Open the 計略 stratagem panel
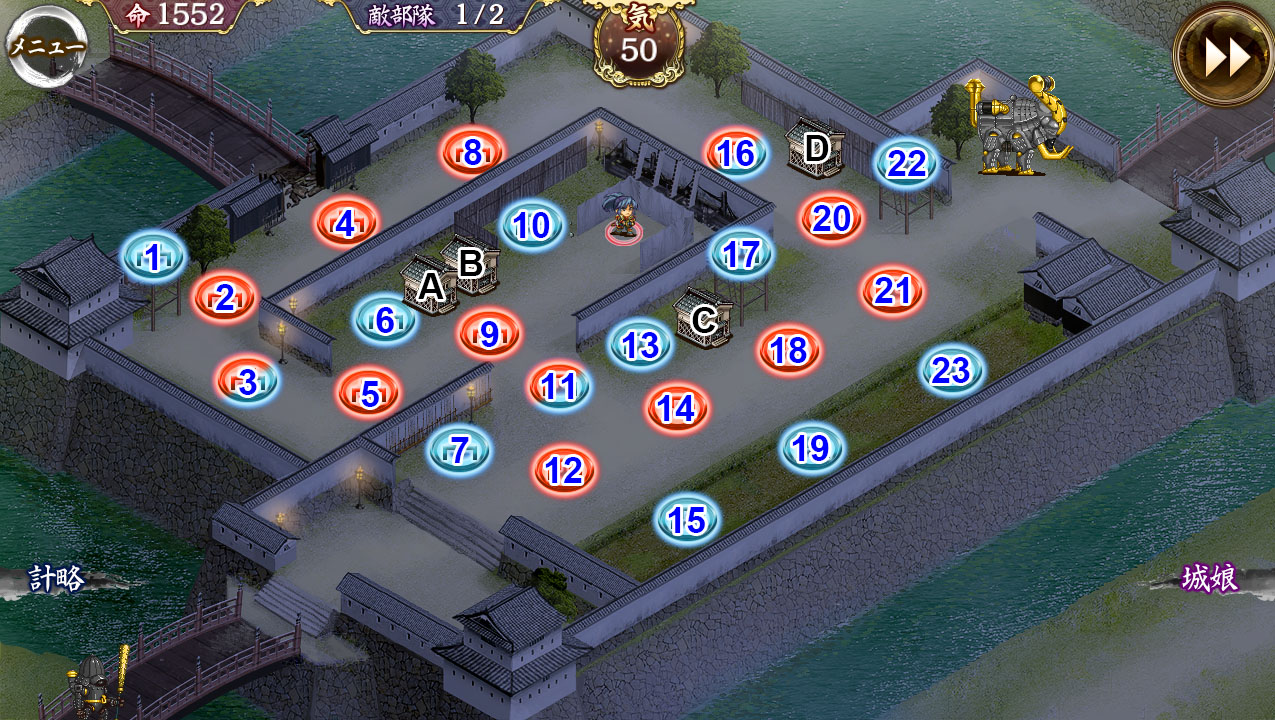The width and height of the screenshot is (1275, 720). pyautogui.click(x=57, y=579)
